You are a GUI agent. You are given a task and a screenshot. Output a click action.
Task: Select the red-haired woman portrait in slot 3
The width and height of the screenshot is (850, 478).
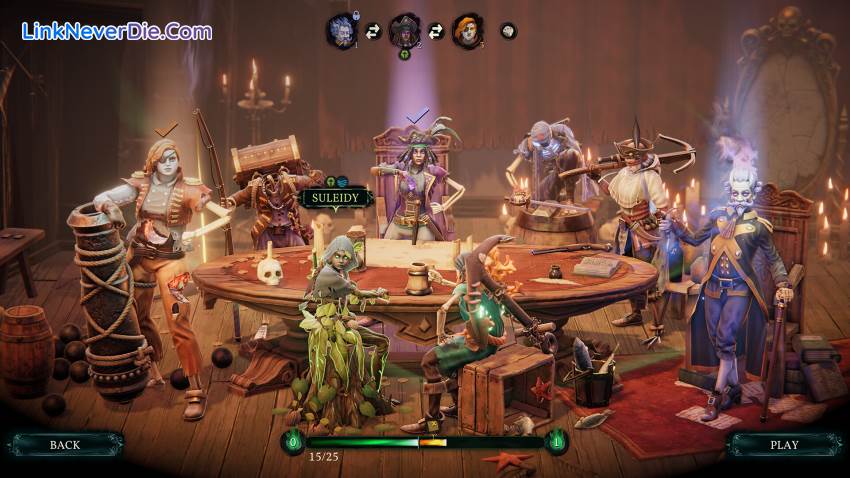point(467,30)
